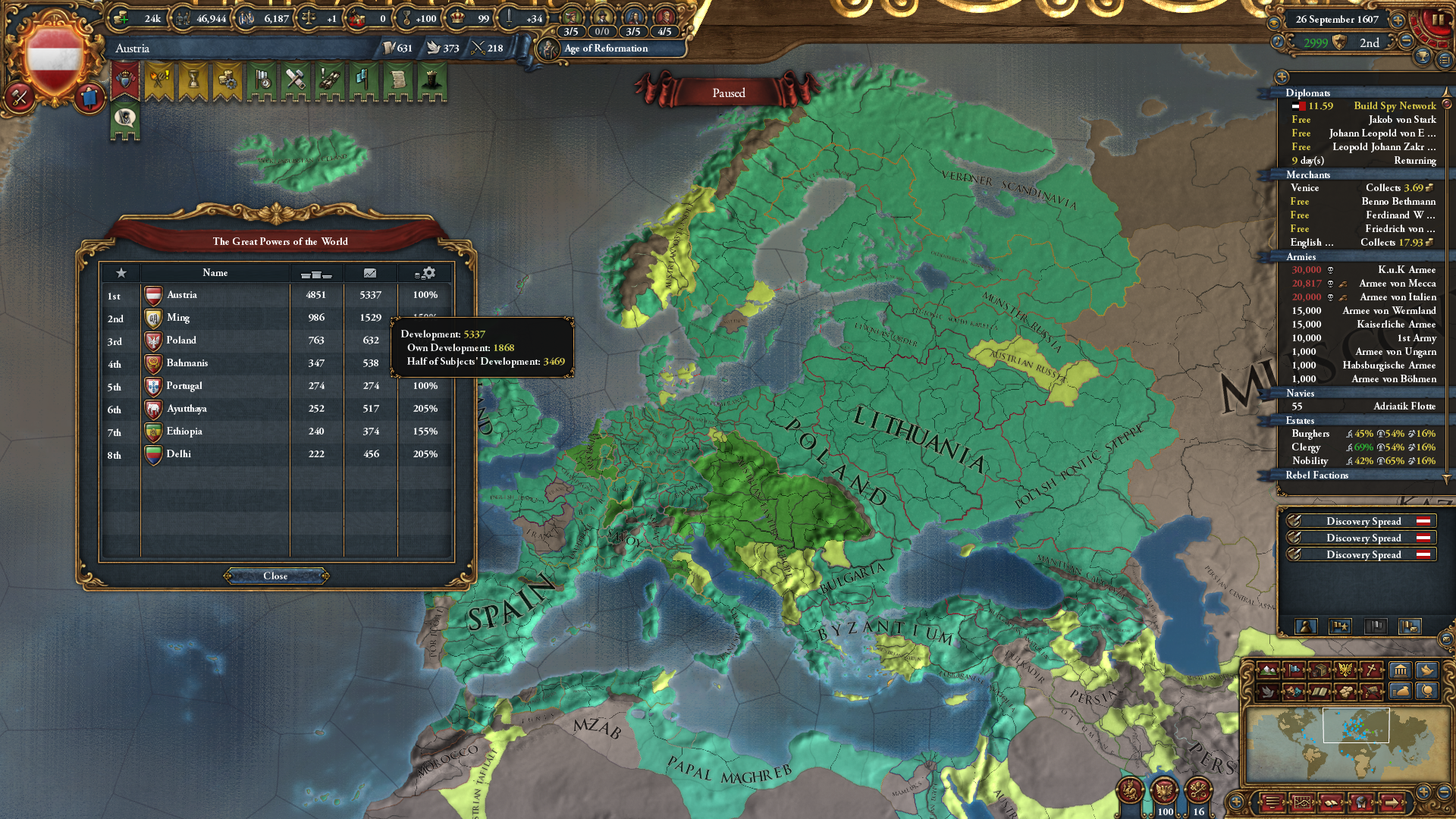Switch to the religion mapmode cross icon

[x=1371, y=670]
